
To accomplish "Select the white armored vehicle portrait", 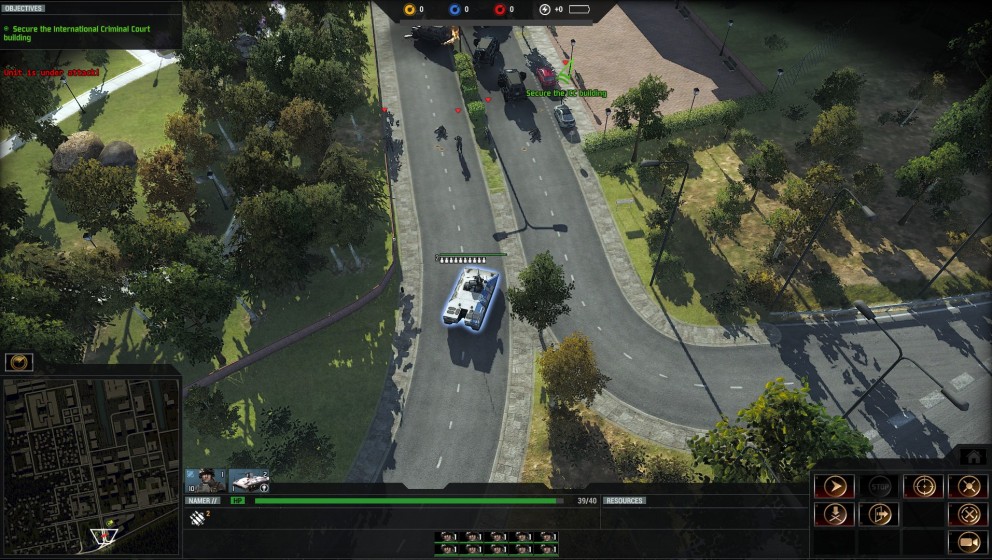I will coord(250,480).
